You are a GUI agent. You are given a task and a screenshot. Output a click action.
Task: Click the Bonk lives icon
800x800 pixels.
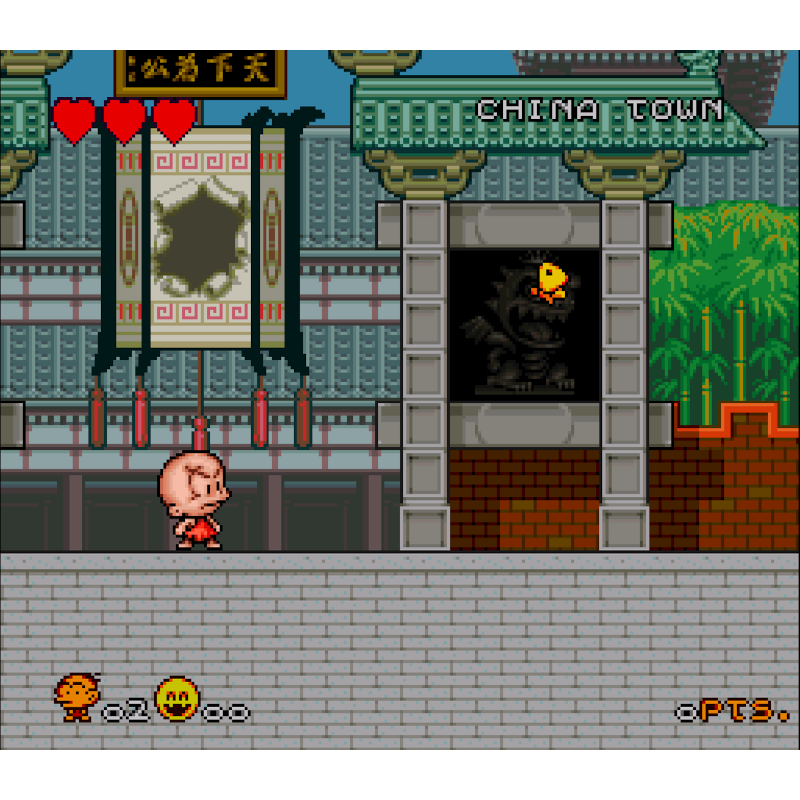[76, 697]
